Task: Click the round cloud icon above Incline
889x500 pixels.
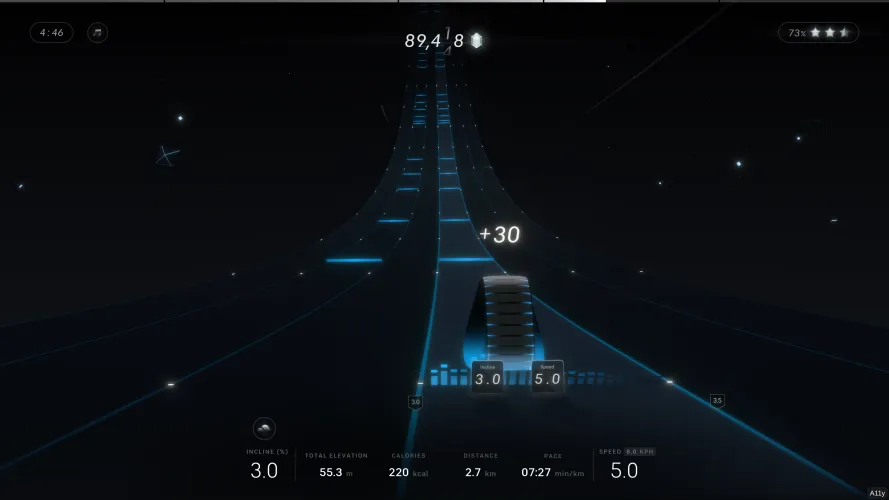Action: 265,429
